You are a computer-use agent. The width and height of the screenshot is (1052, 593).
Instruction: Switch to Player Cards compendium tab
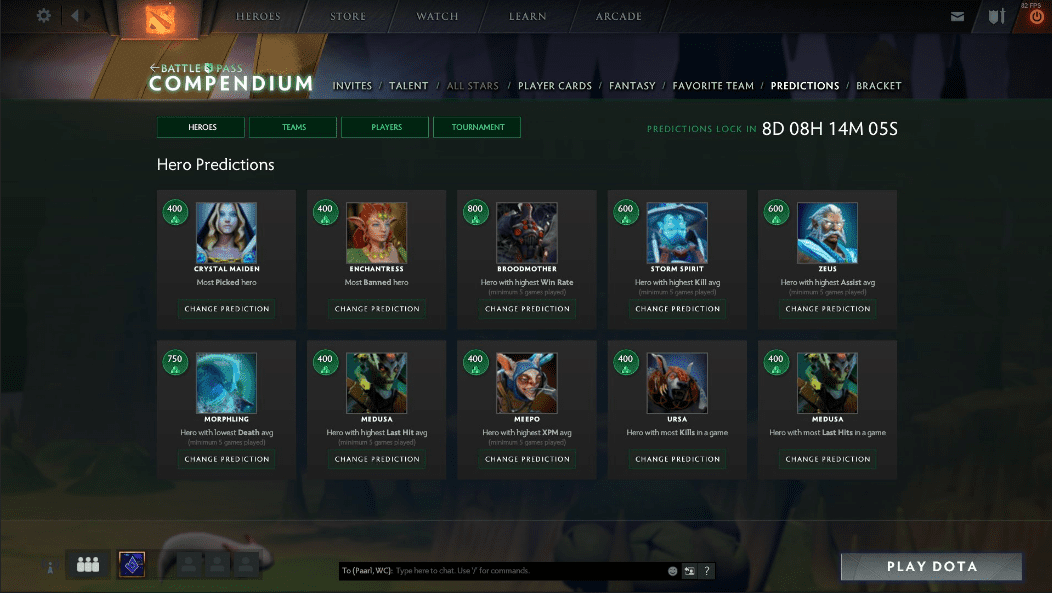(x=554, y=86)
